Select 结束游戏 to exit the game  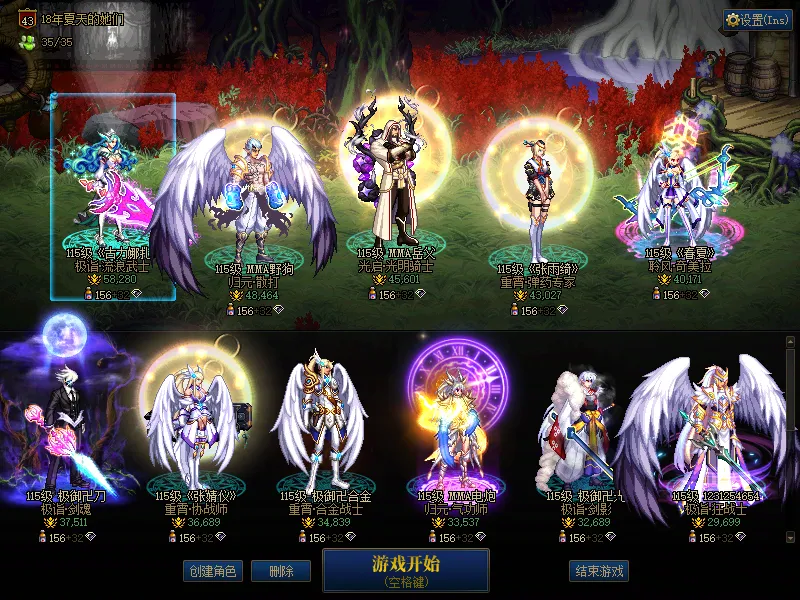[599, 571]
